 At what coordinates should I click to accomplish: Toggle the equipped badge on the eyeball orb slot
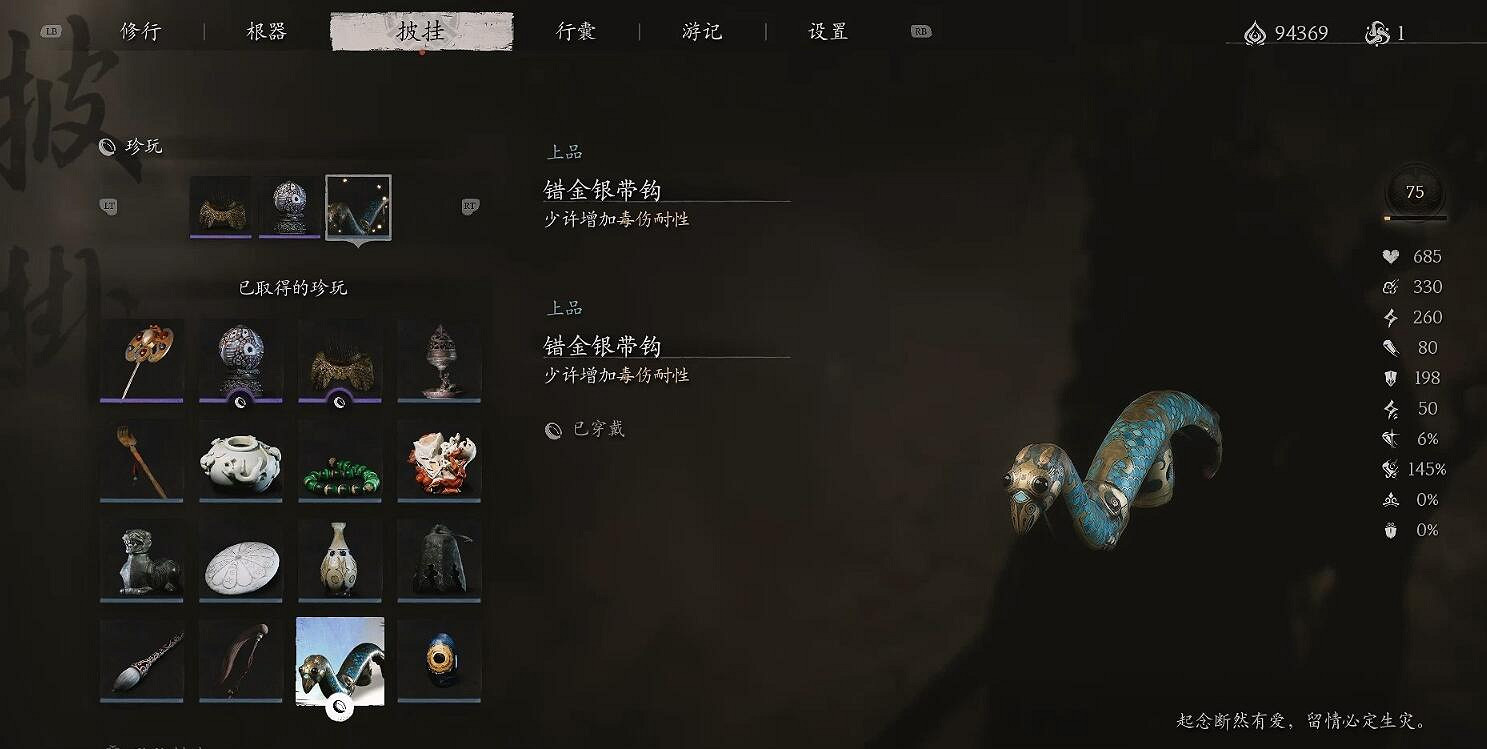click(239, 404)
